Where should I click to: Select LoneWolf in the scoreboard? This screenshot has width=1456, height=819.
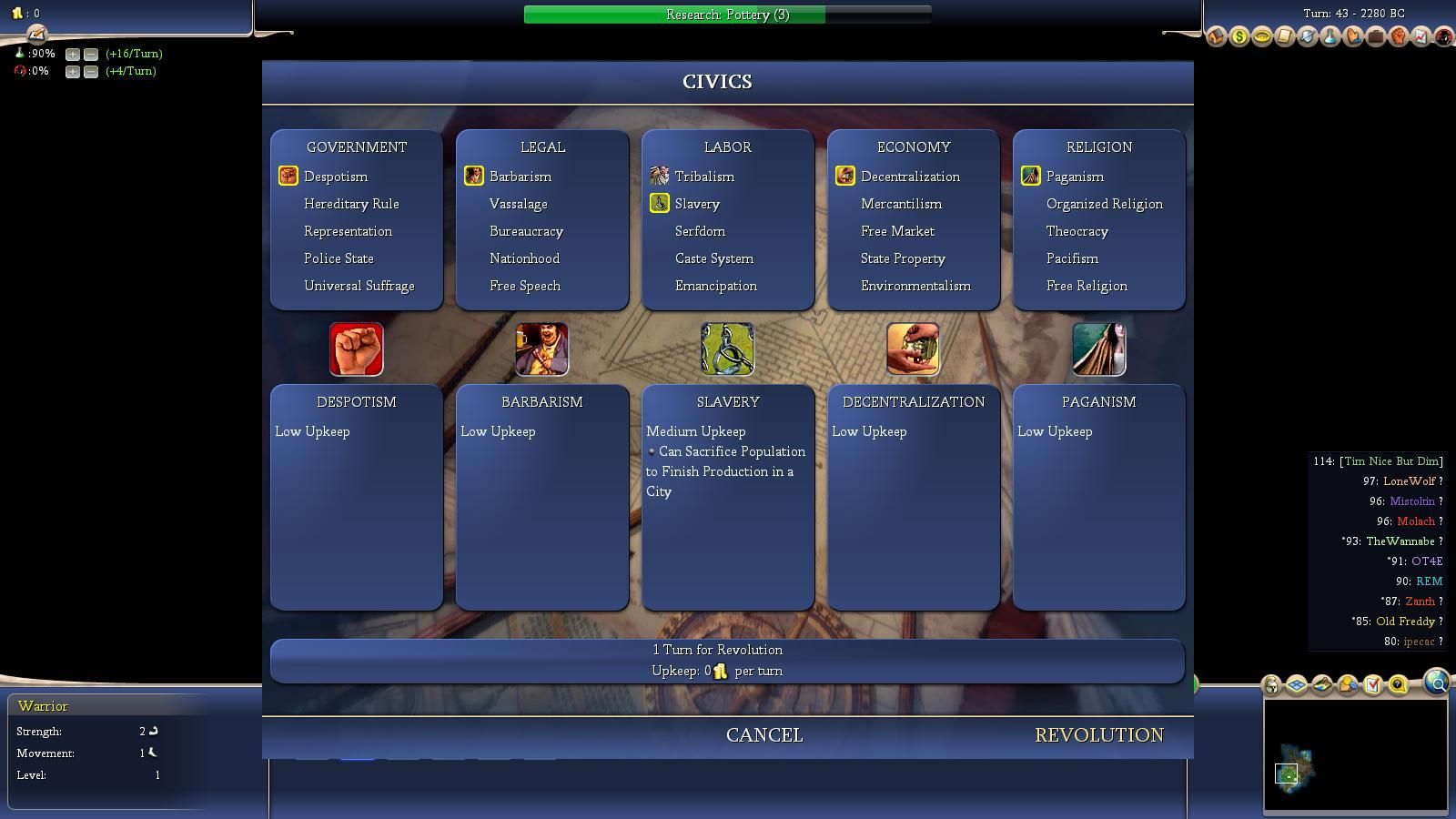(1409, 481)
